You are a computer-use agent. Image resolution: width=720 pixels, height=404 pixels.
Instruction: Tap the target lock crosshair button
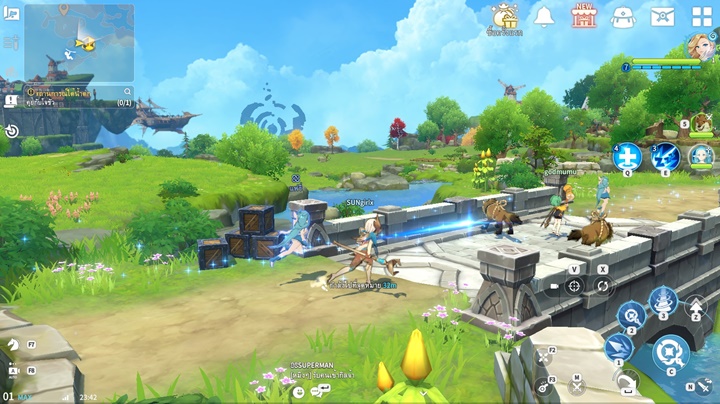(x=574, y=286)
